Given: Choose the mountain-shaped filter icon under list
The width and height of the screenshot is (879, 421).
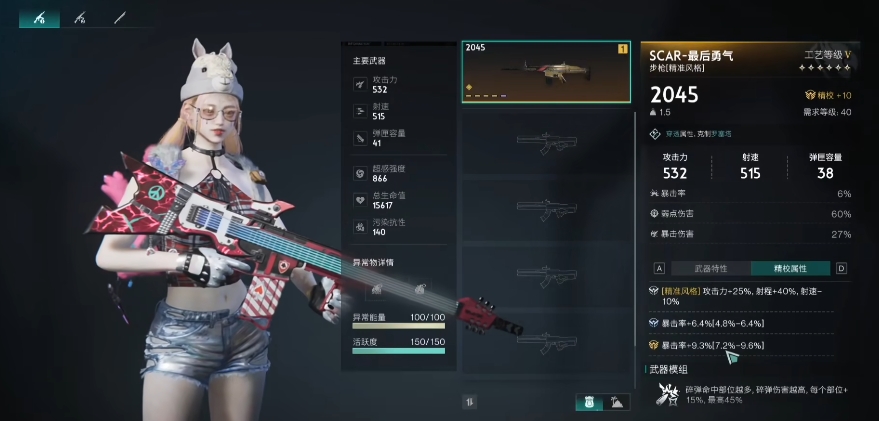Looking at the screenshot, I should pos(617,402).
